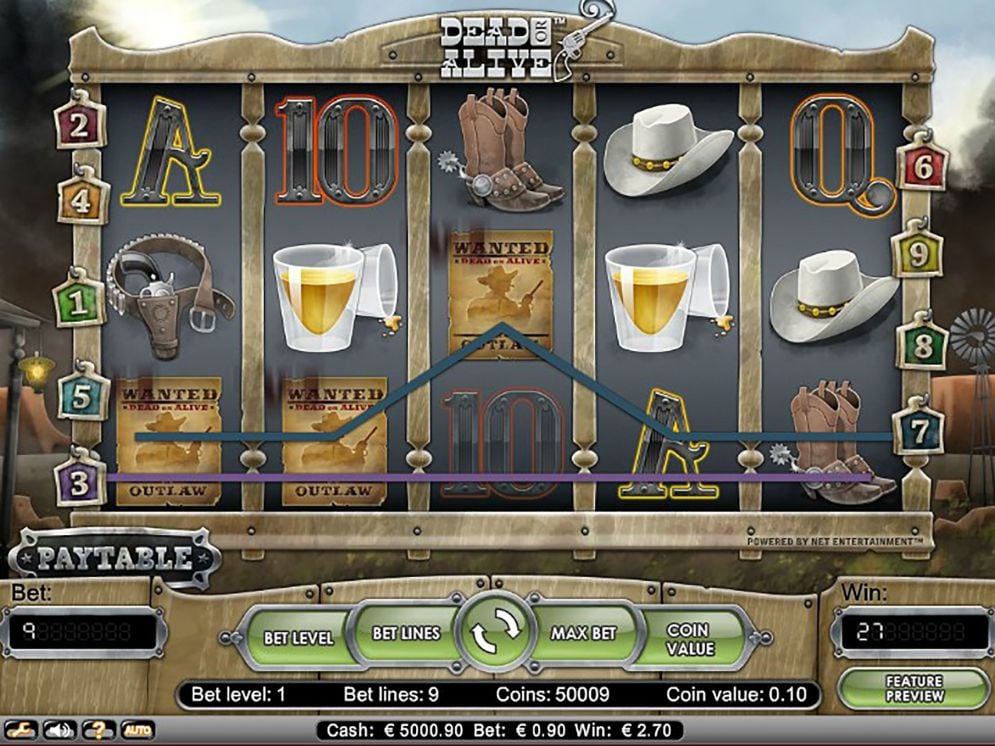This screenshot has width=995, height=746.
Task: Select the red payline tag 6
Action: pos(924,167)
